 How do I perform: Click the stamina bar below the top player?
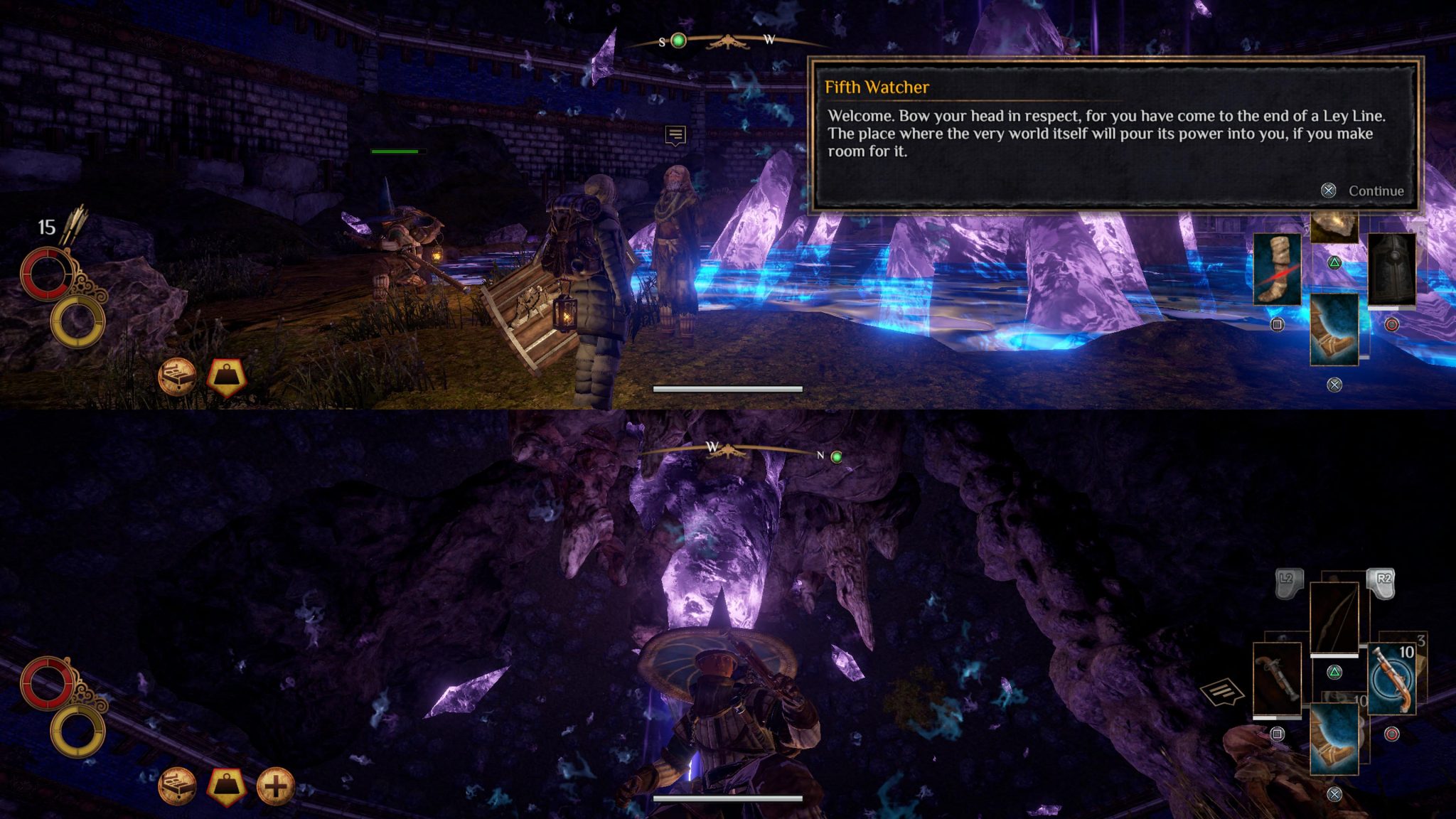click(727, 387)
